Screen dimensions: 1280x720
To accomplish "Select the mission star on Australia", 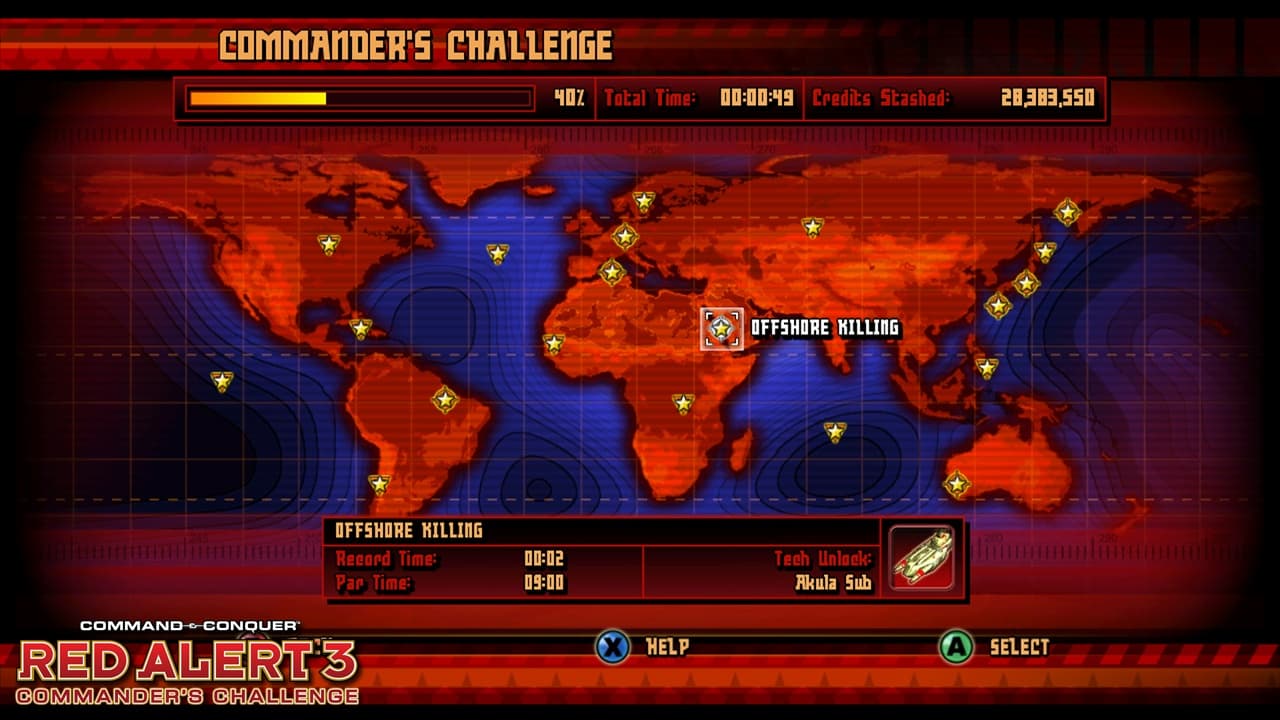I will point(958,485).
